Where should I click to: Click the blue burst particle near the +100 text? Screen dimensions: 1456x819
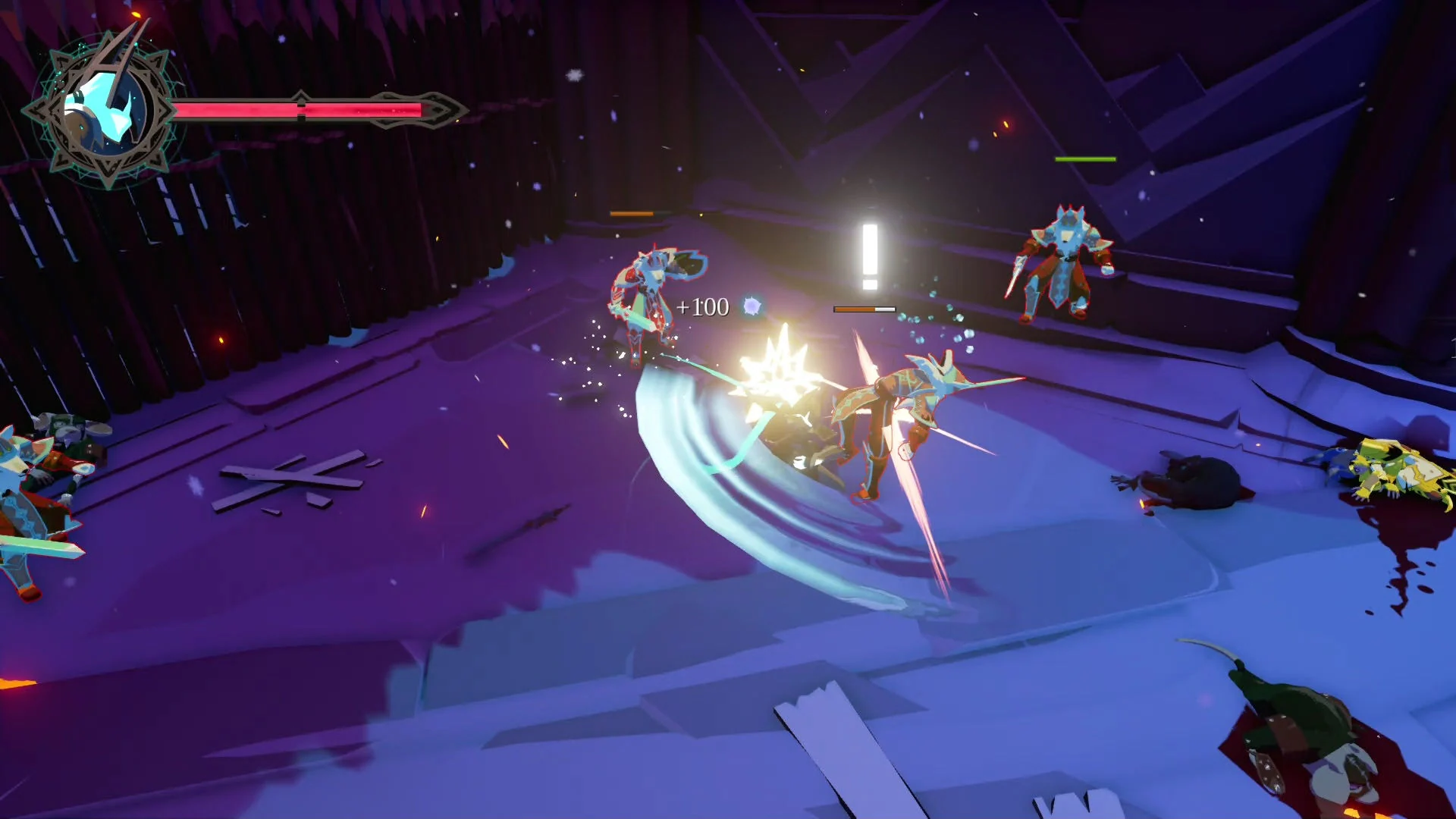tap(752, 306)
